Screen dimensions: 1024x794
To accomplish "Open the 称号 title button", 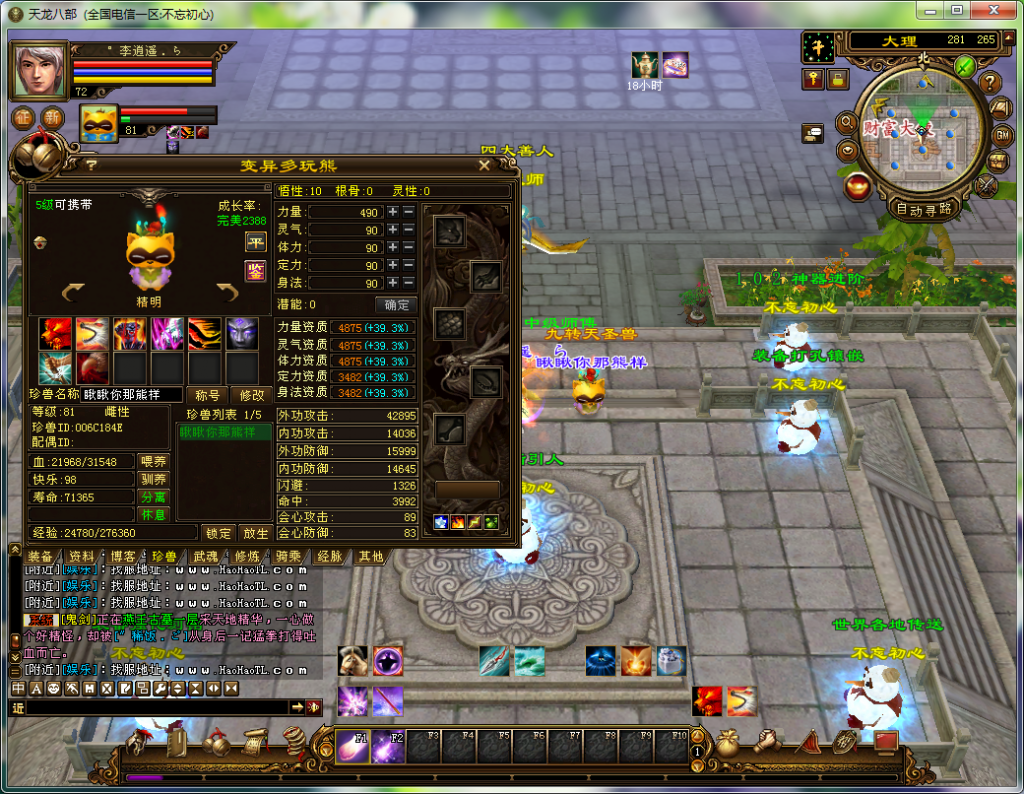I will [208, 395].
